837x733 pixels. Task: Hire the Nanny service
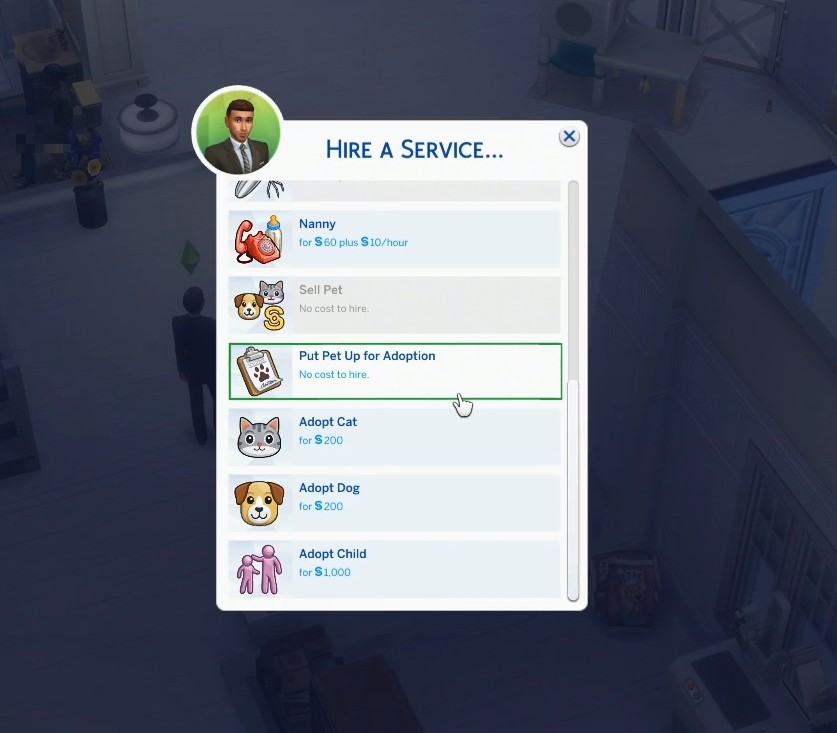click(395, 239)
